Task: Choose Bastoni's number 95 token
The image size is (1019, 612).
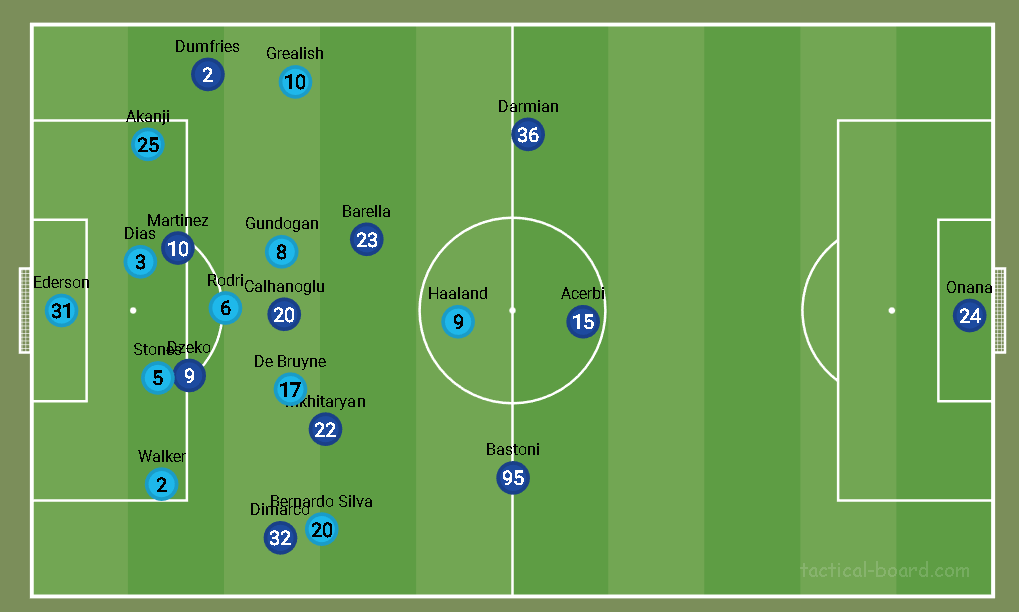Action: click(513, 478)
